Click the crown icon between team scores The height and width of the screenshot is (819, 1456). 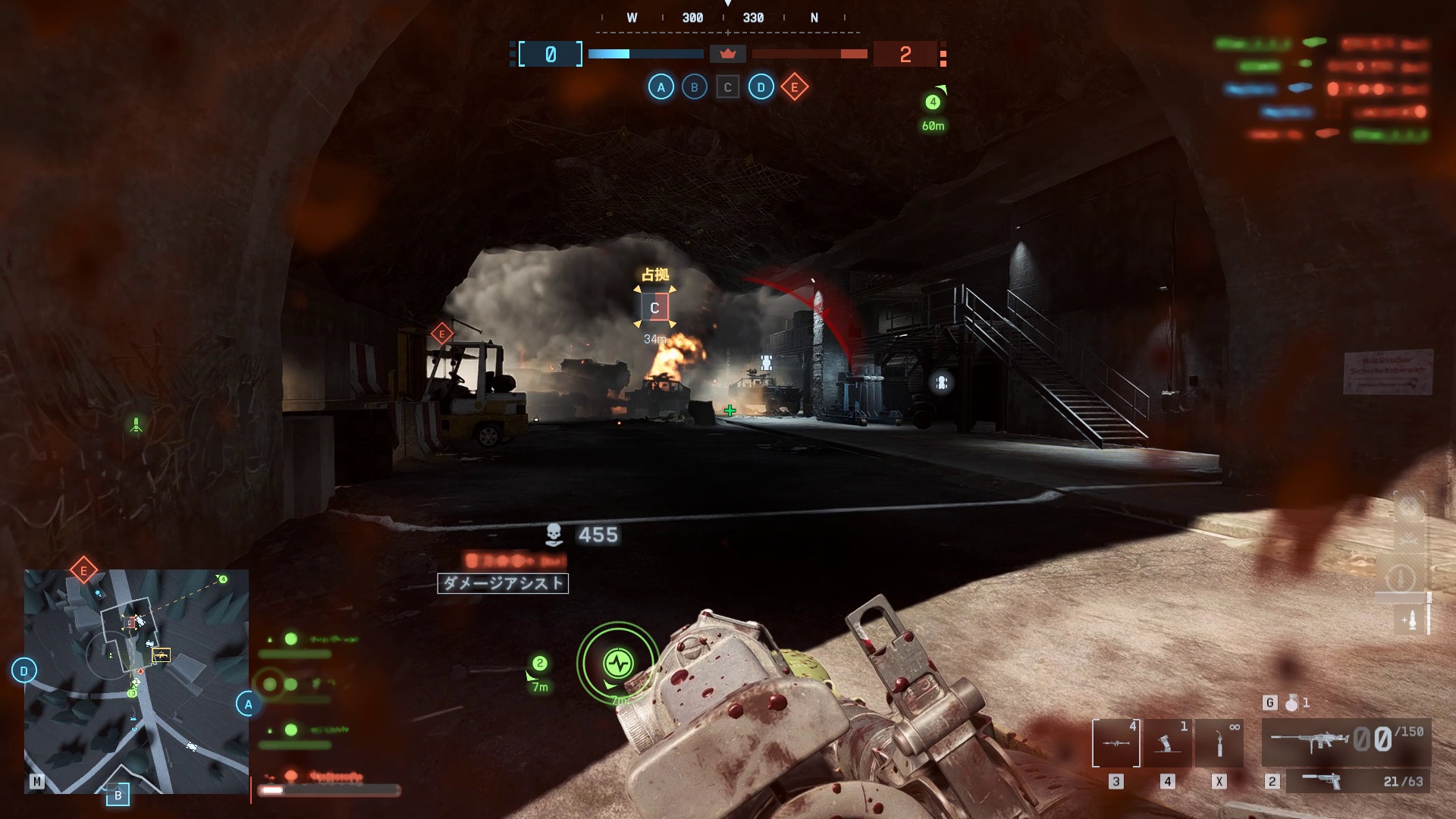[x=728, y=54]
